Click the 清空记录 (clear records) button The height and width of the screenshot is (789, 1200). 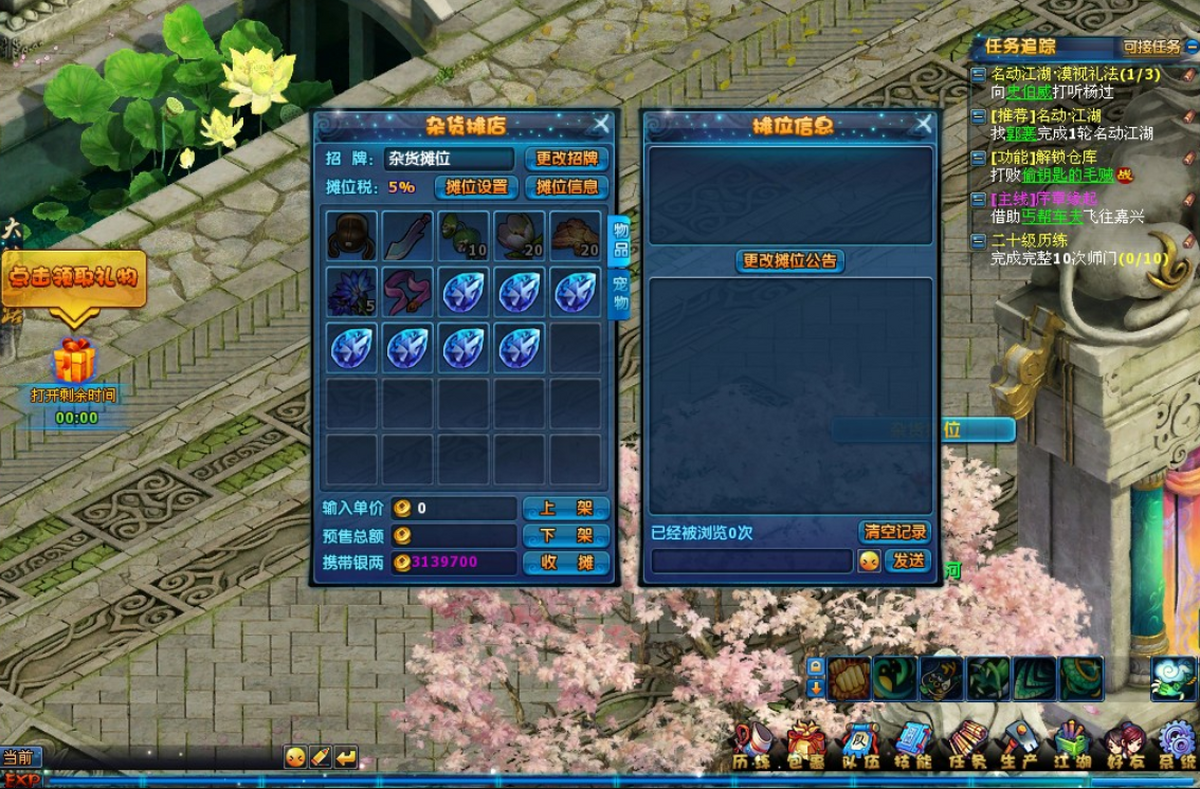point(894,532)
